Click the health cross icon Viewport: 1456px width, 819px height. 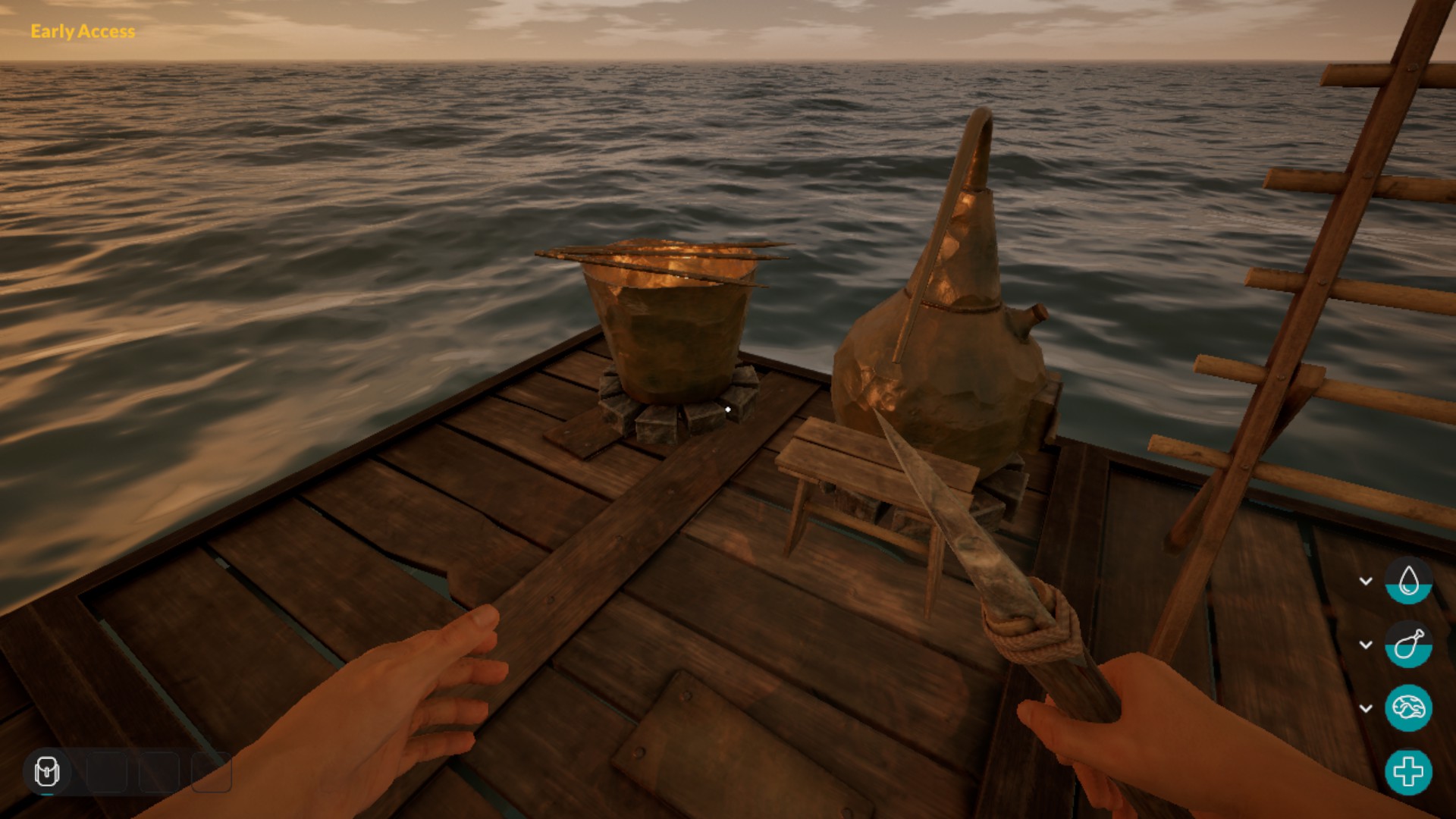pos(1408,772)
